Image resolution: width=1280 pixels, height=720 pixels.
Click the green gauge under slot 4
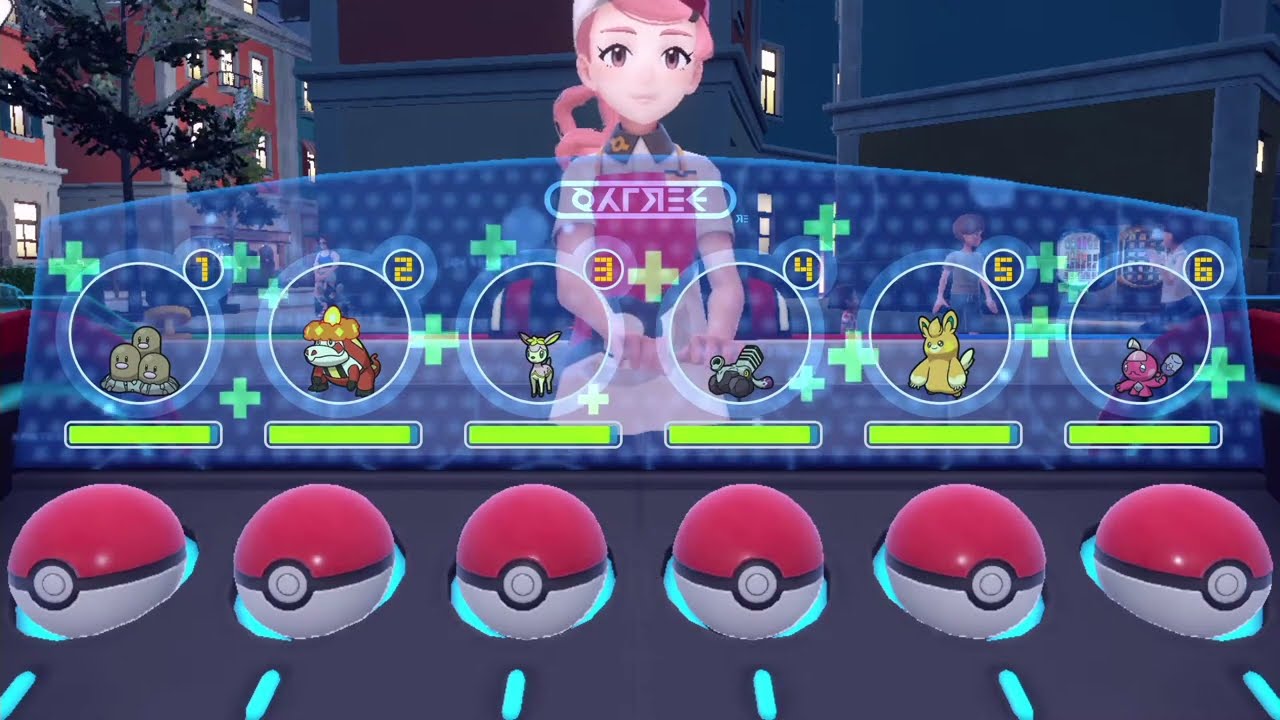click(x=744, y=435)
